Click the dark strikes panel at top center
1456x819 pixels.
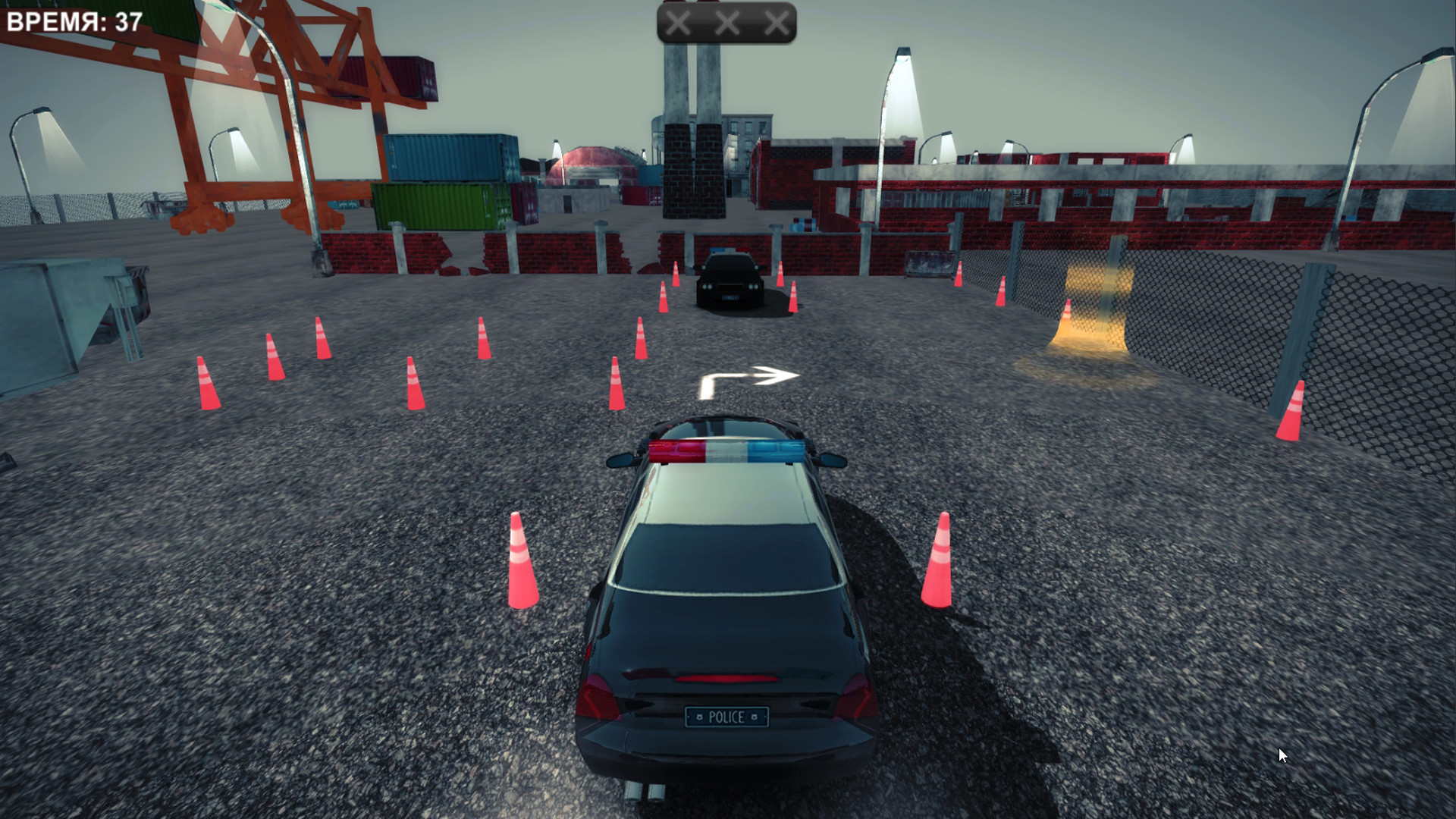[x=726, y=22]
